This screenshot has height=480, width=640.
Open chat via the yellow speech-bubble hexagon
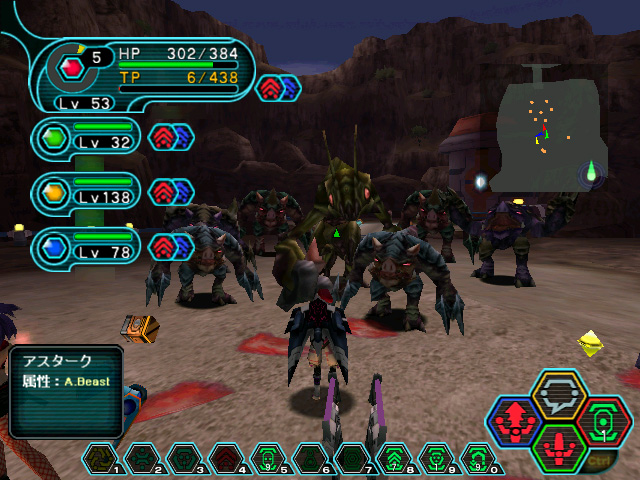tap(558, 394)
